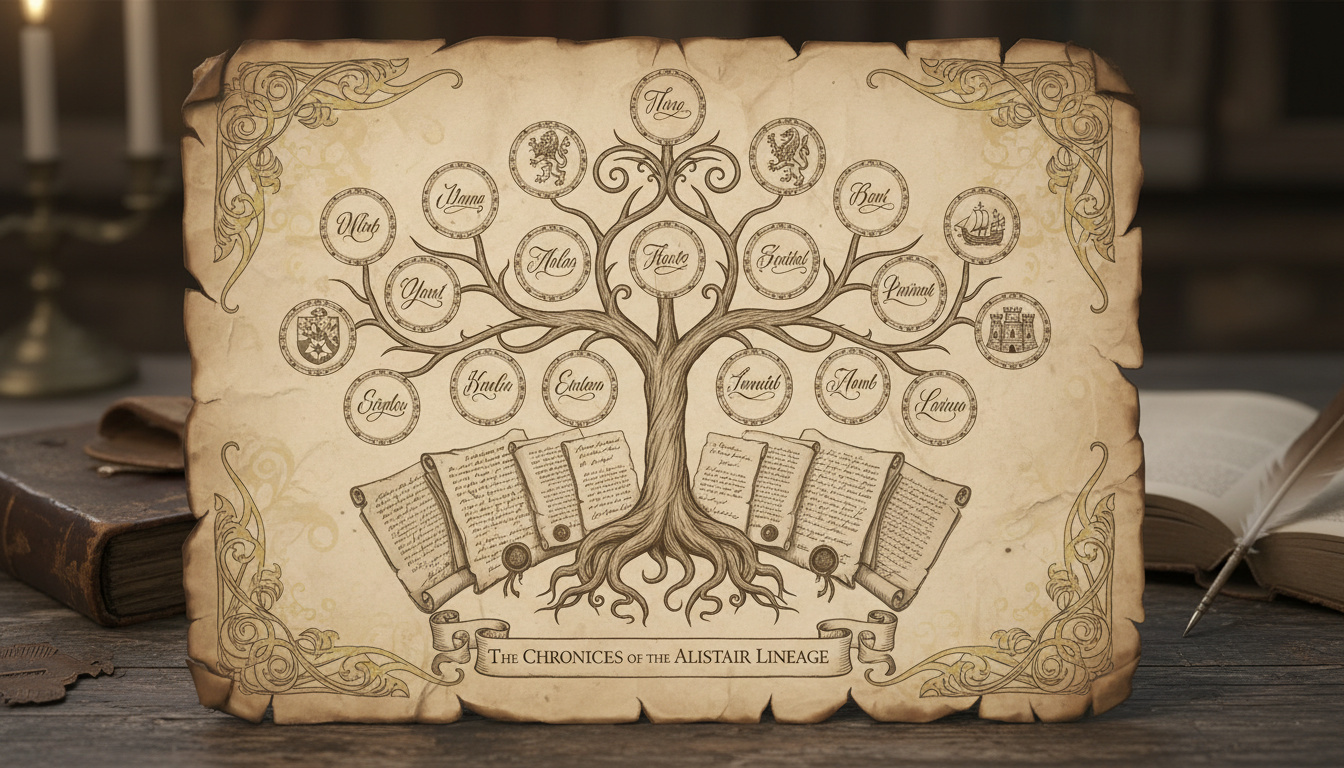The image size is (1344, 768).
Task: Select the "Bant" name medallion
Action: coord(870,197)
